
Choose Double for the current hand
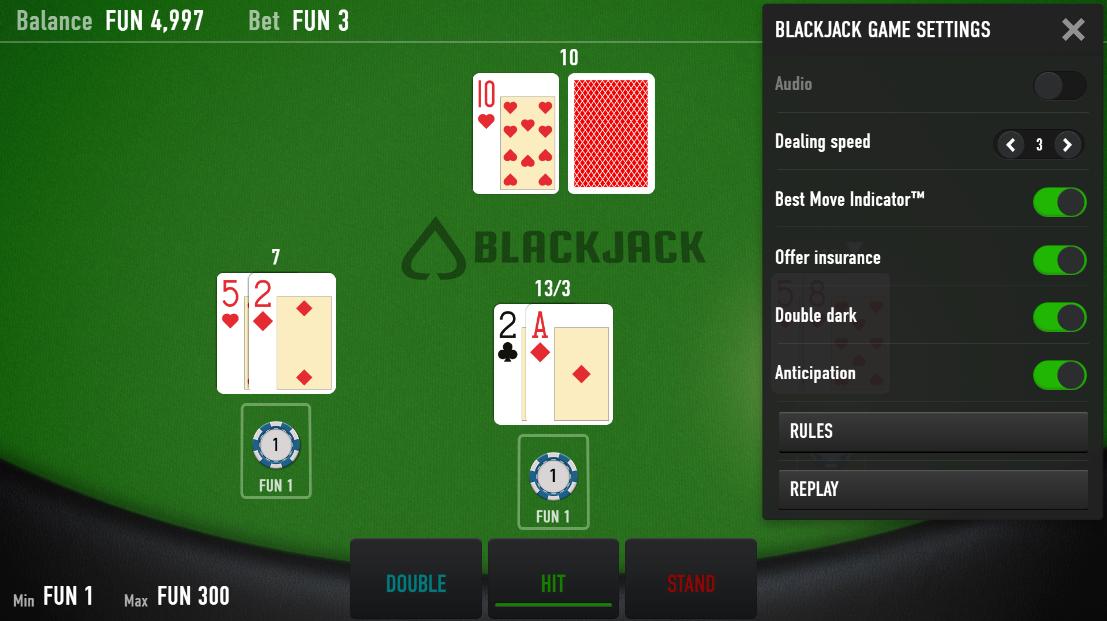(x=416, y=583)
